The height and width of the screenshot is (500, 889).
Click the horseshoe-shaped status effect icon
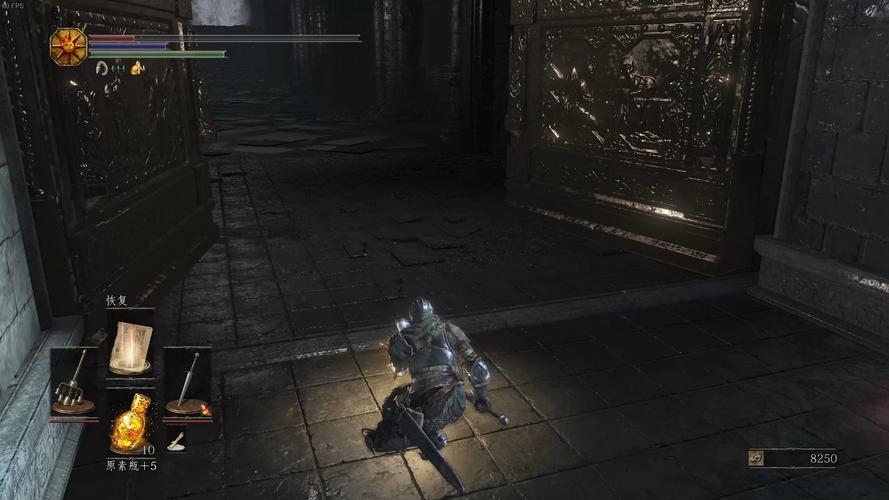click(x=101, y=68)
